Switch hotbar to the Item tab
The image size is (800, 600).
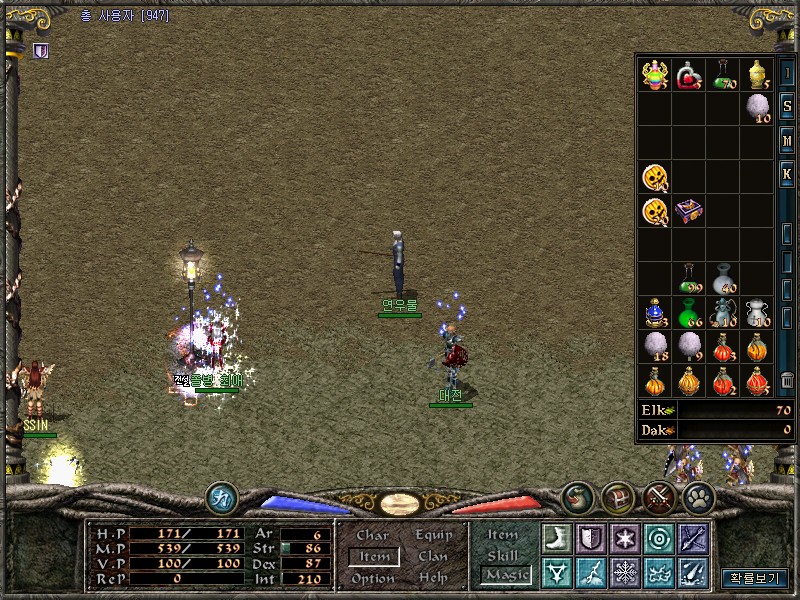pos(502,535)
